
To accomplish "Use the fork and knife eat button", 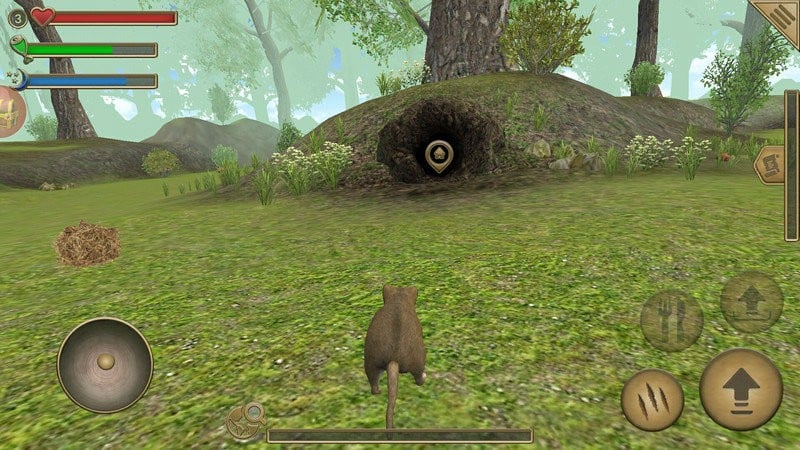I will 671,320.
